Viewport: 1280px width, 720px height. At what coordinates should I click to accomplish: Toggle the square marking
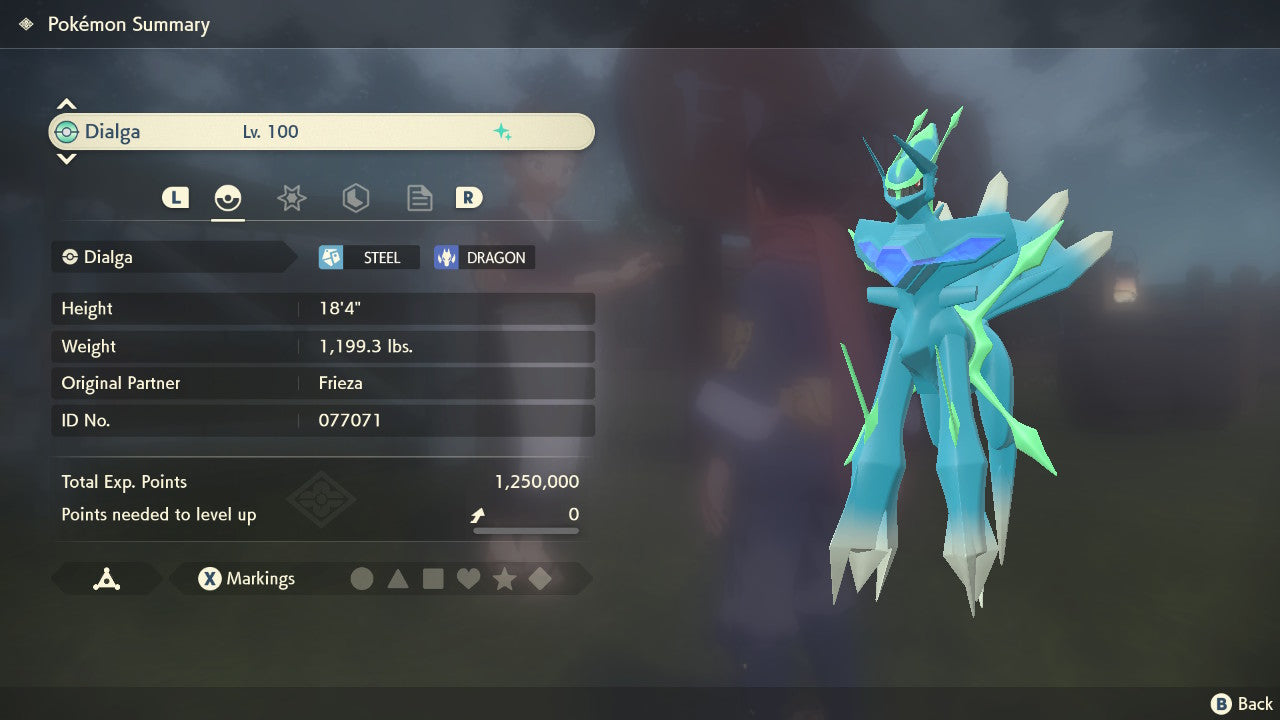[x=433, y=579]
